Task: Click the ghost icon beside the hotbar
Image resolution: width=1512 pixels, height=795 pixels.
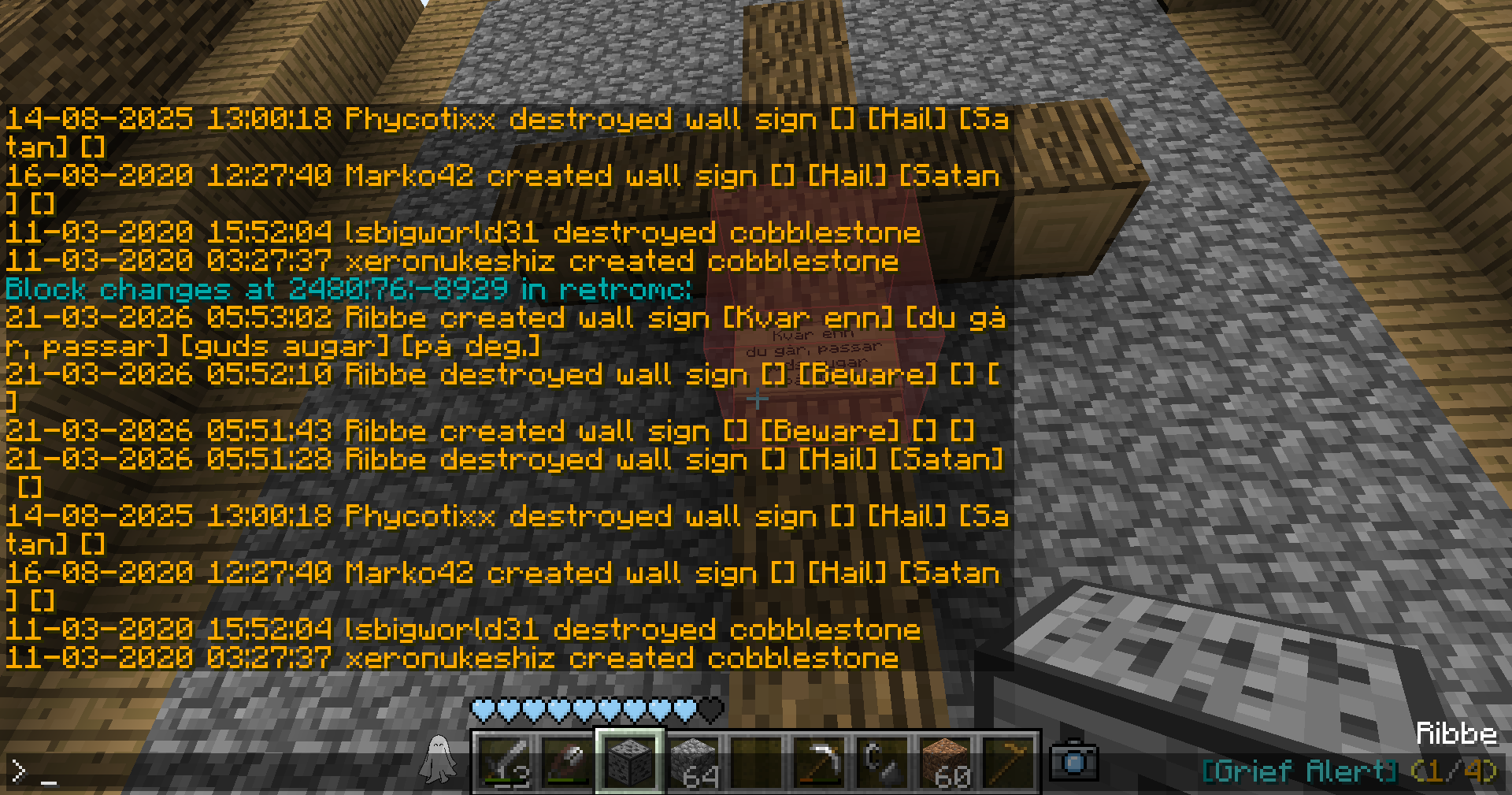Action: [439, 760]
